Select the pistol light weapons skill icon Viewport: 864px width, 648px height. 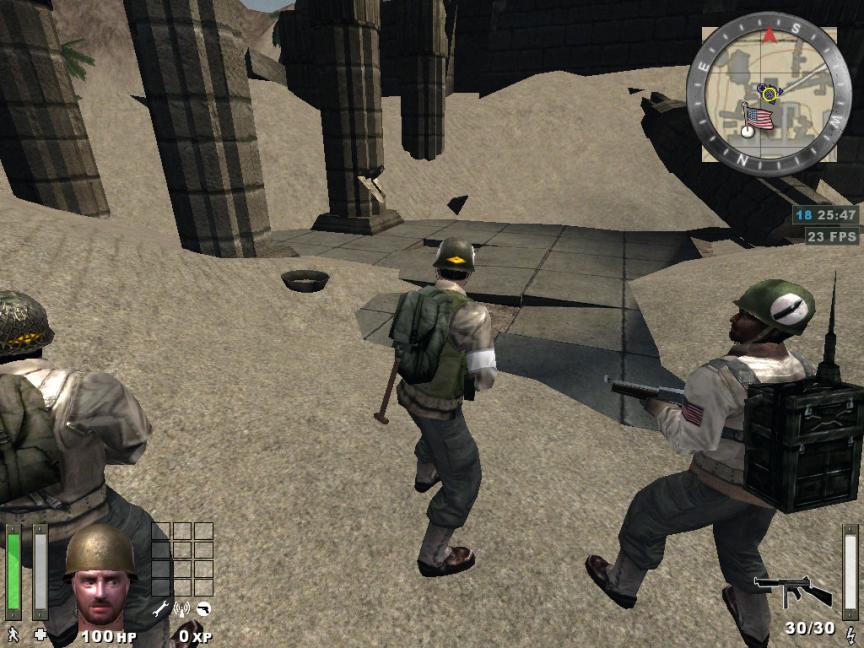203,607
